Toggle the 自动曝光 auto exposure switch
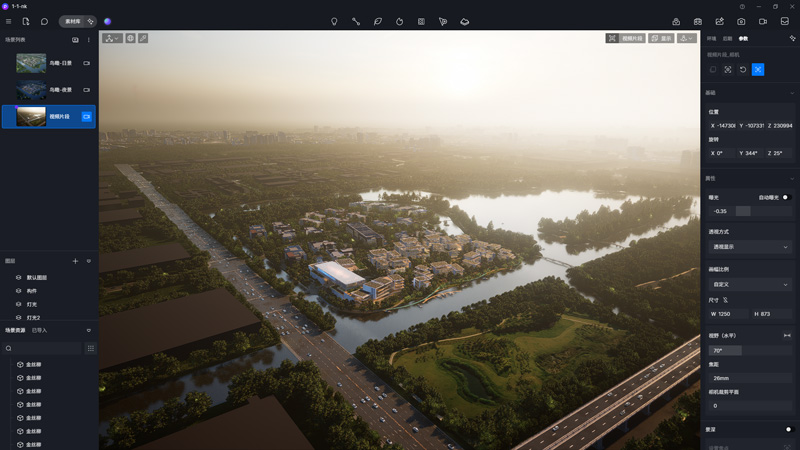The height and width of the screenshot is (450, 800). click(786, 197)
